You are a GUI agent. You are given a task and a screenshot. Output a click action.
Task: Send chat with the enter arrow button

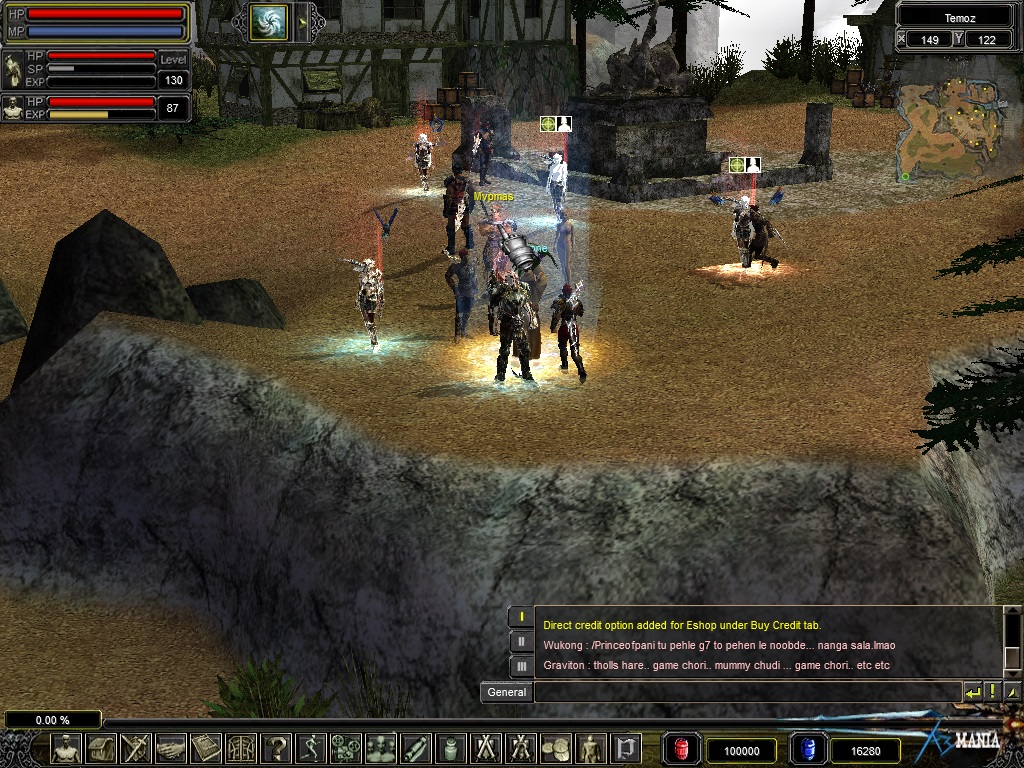pos(972,692)
